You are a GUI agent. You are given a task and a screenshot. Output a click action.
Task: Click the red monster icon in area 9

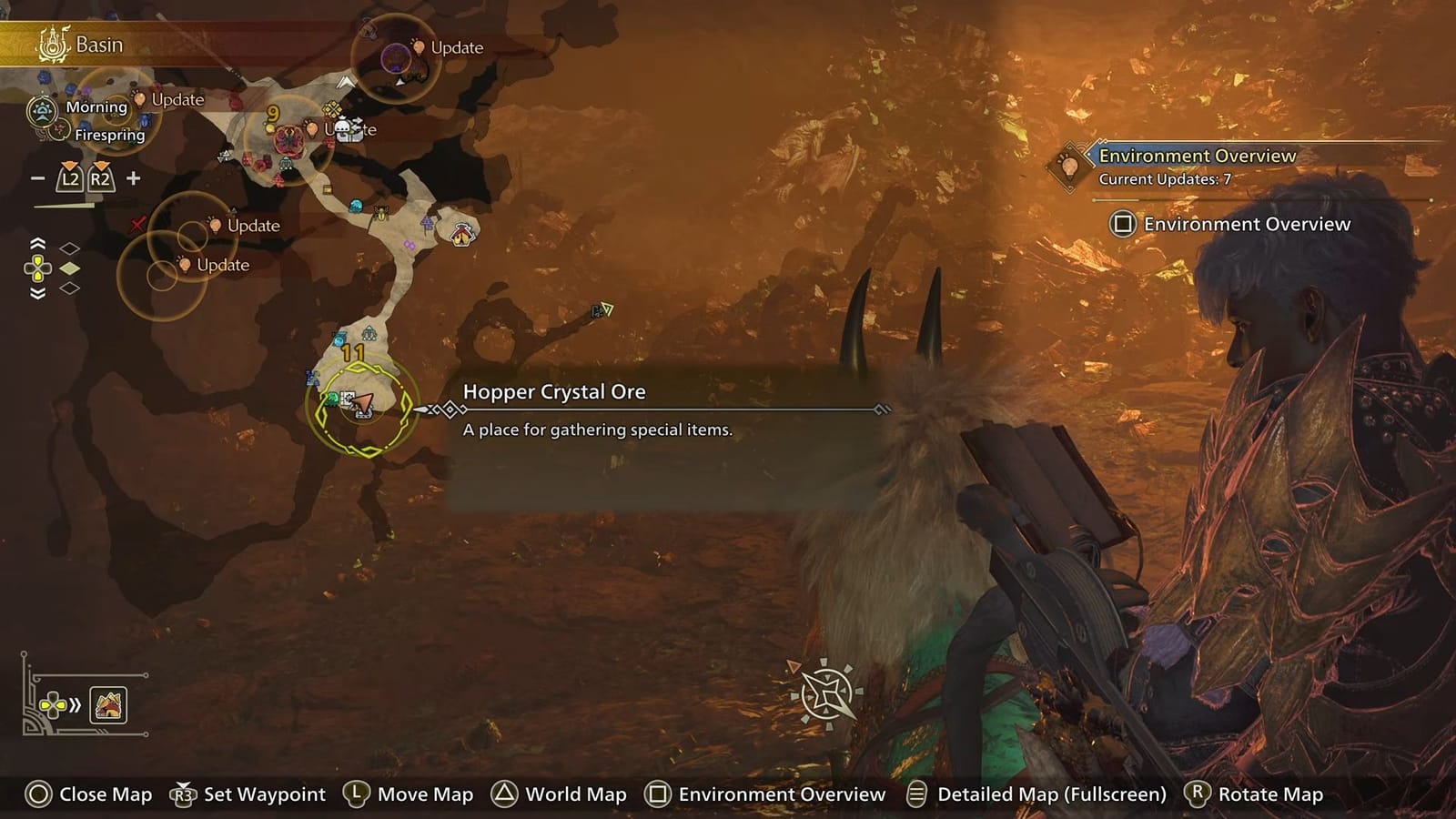tap(288, 138)
